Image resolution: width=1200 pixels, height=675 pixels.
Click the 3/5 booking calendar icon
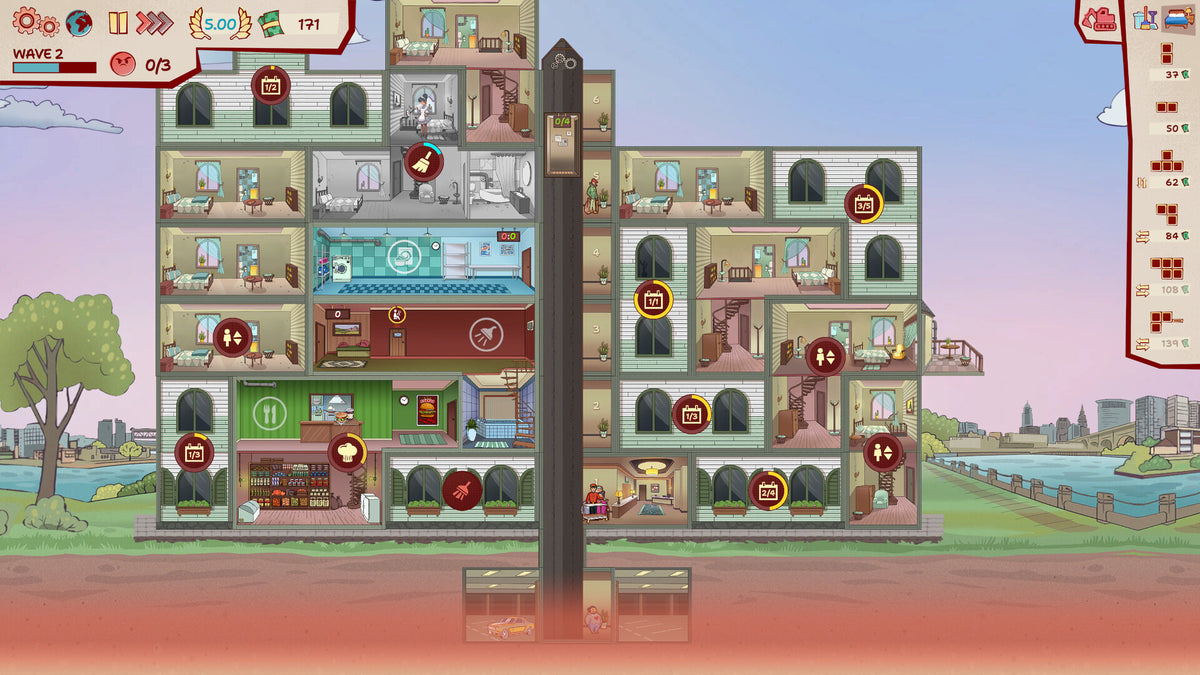click(864, 204)
